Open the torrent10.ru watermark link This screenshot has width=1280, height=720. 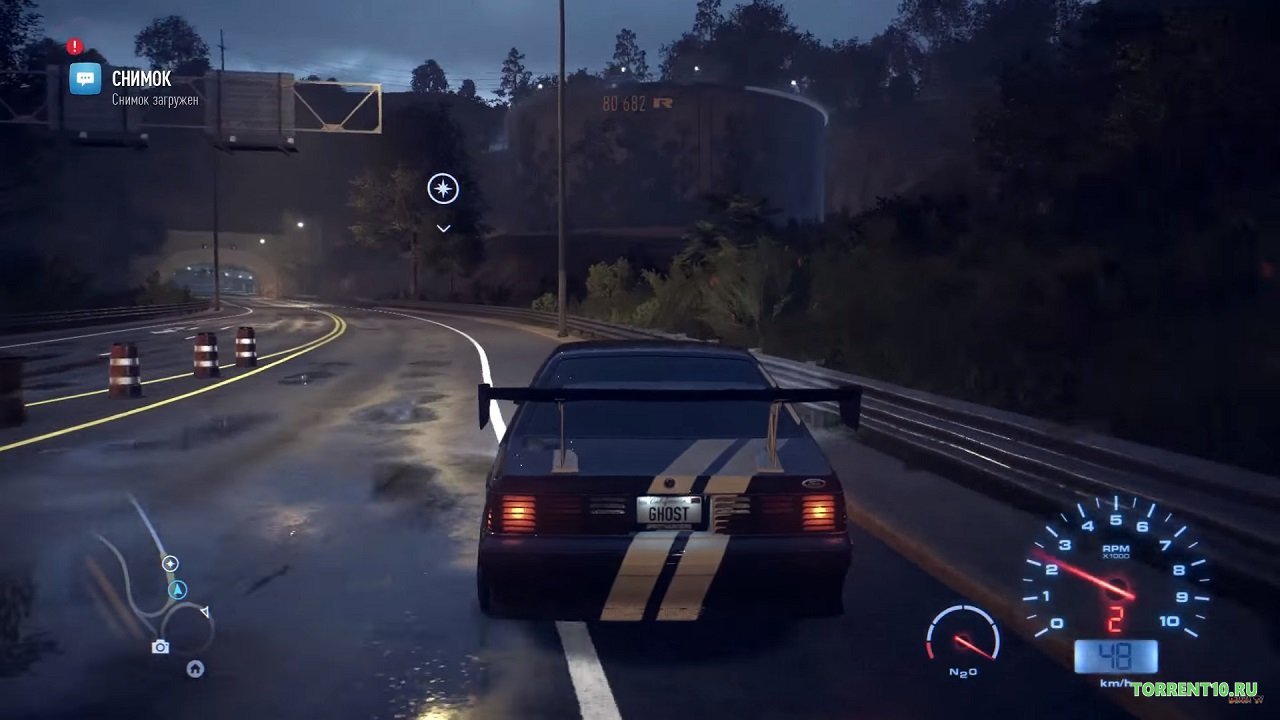[x=1194, y=689]
